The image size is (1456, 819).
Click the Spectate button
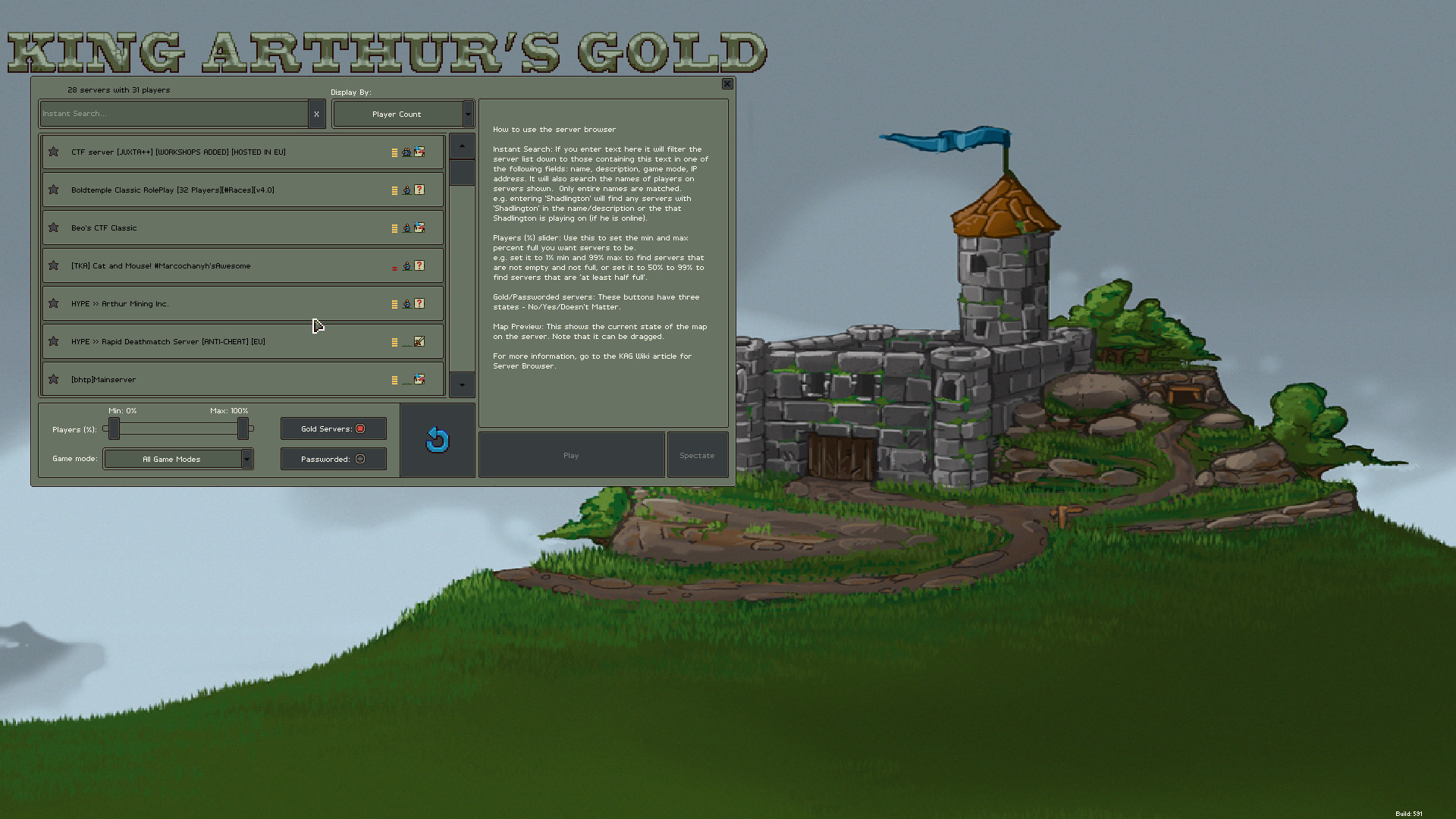(x=697, y=455)
